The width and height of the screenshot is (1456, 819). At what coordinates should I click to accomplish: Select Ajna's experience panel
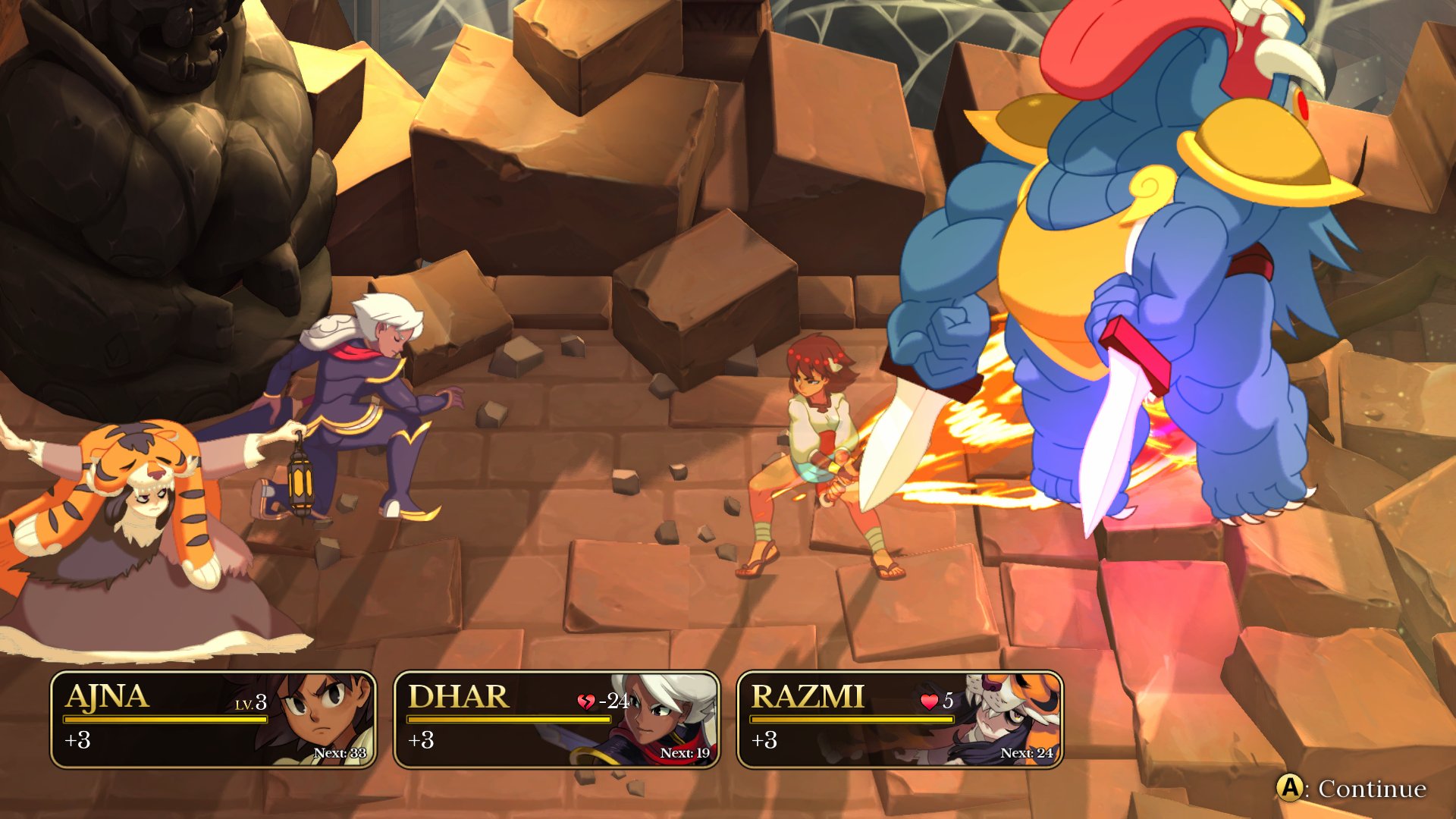click(213, 720)
